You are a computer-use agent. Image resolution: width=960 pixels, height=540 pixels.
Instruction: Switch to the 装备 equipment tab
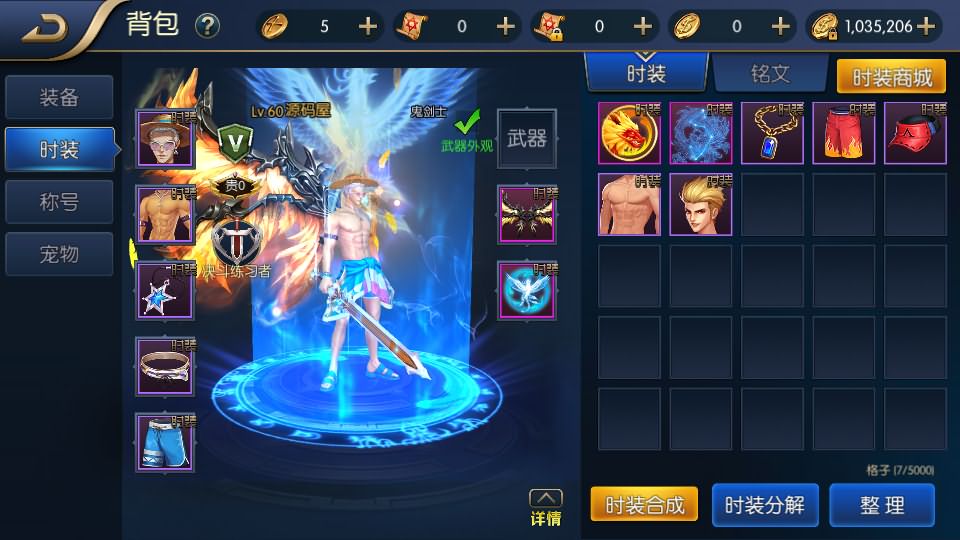pos(58,98)
